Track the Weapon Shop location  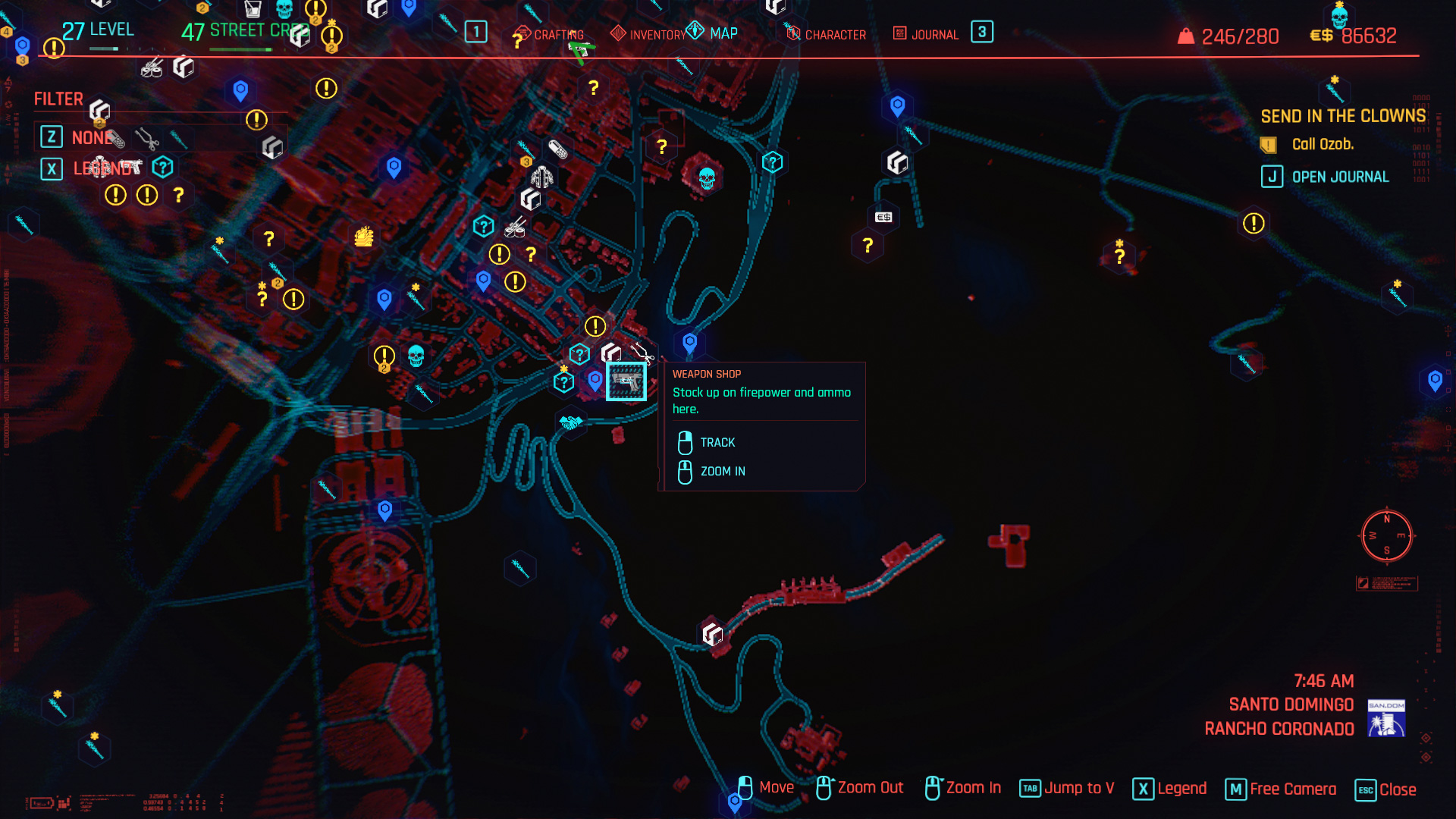point(717,442)
